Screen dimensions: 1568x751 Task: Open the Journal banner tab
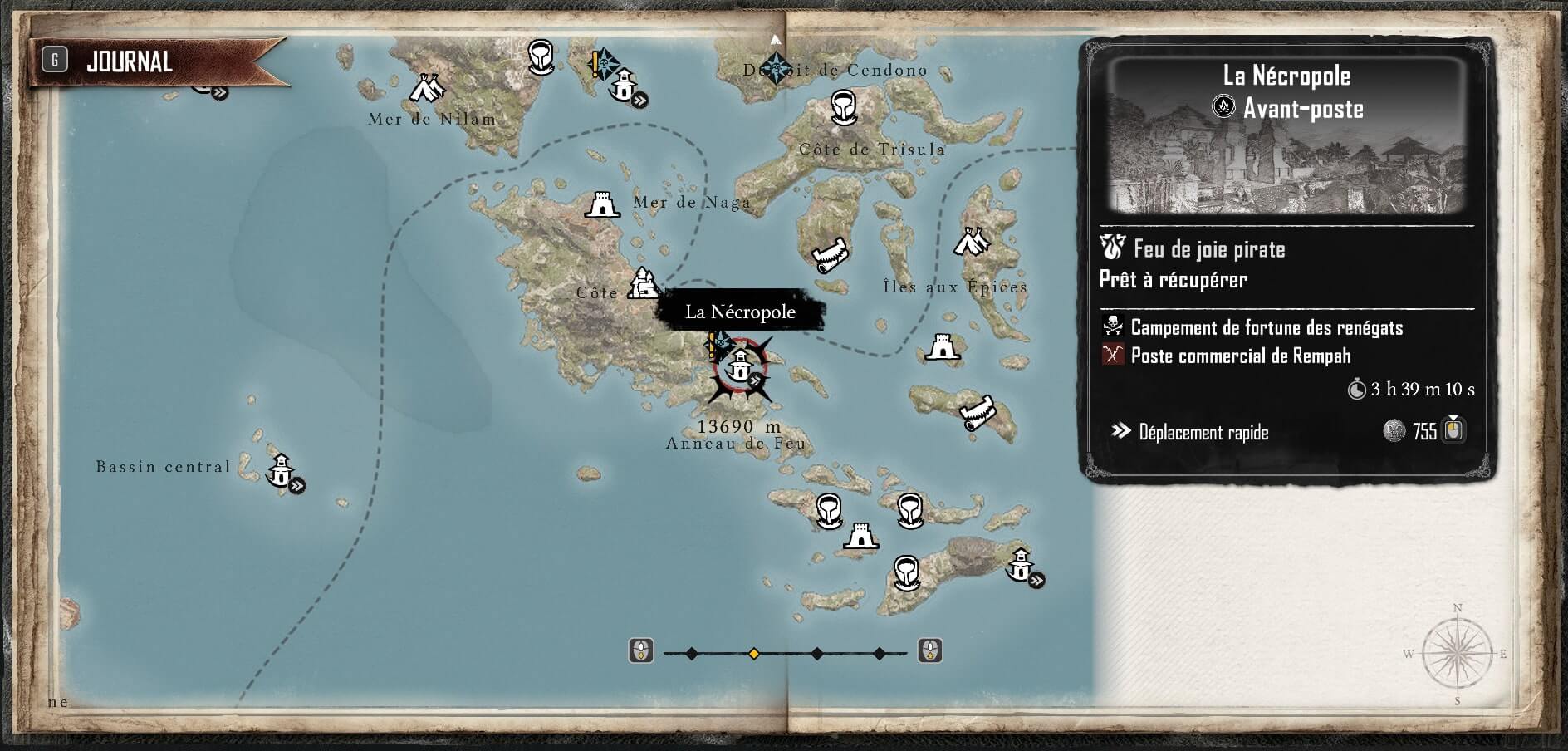129,61
